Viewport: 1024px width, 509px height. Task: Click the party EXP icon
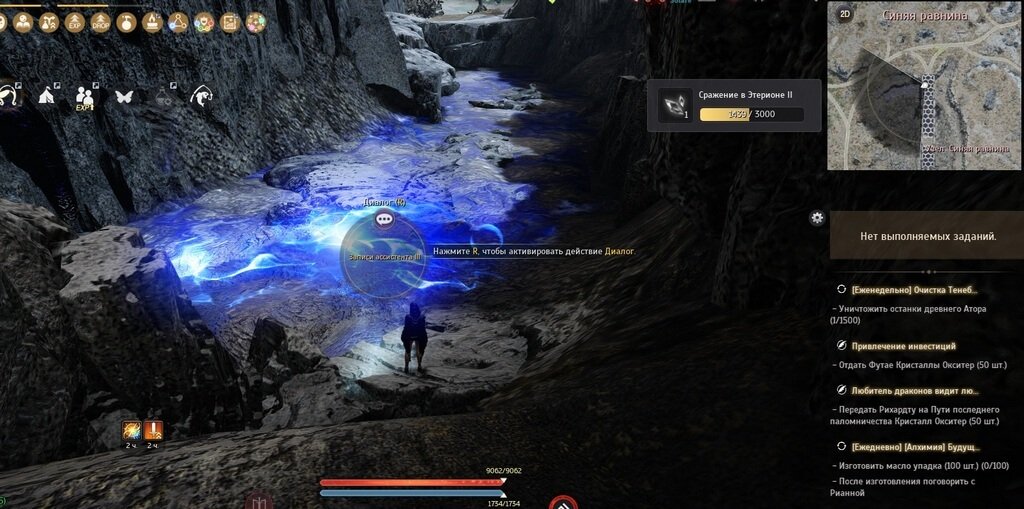85,97
